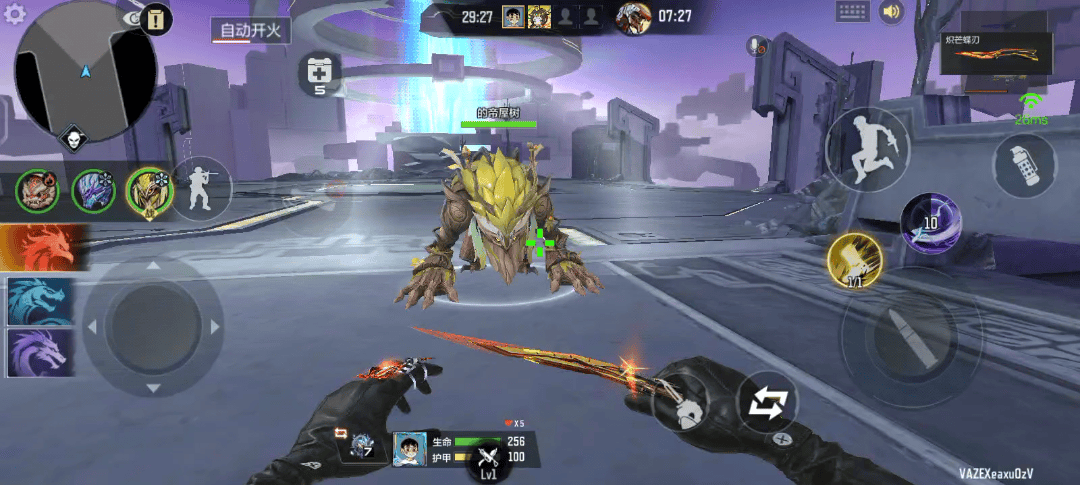Open settings with the gear icon
Screen dimensions: 1080x485
click(15, 14)
